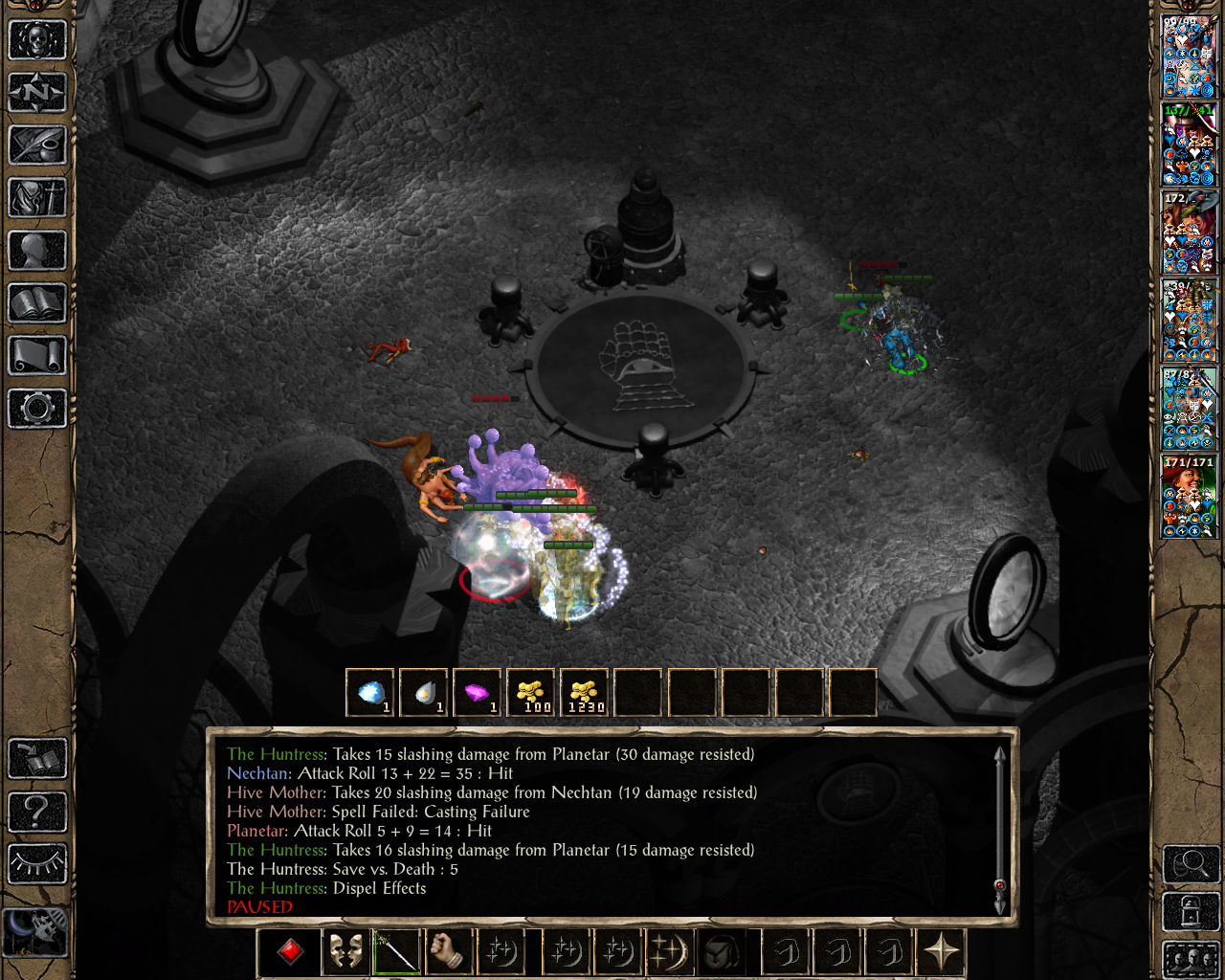The height and width of the screenshot is (980, 1225).
Task: Open the inventory armor-and-sword button
Action: (x=37, y=198)
